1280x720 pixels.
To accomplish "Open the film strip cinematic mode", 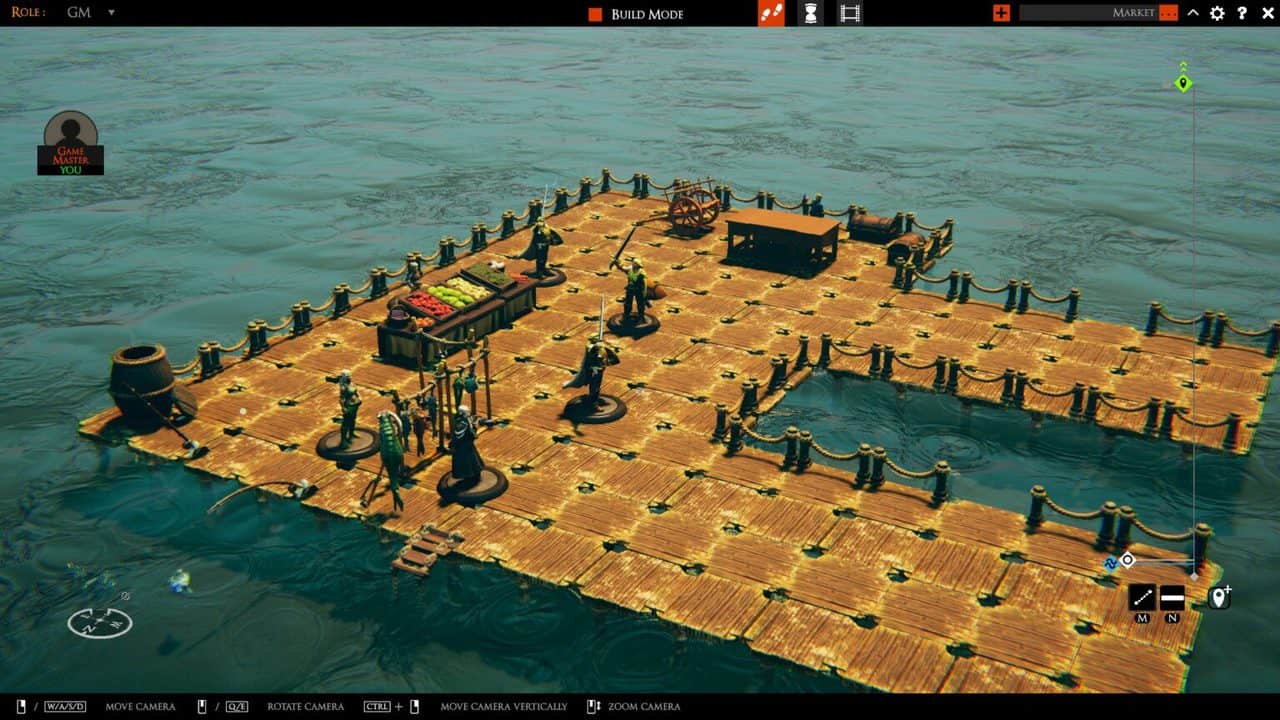I will point(850,13).
